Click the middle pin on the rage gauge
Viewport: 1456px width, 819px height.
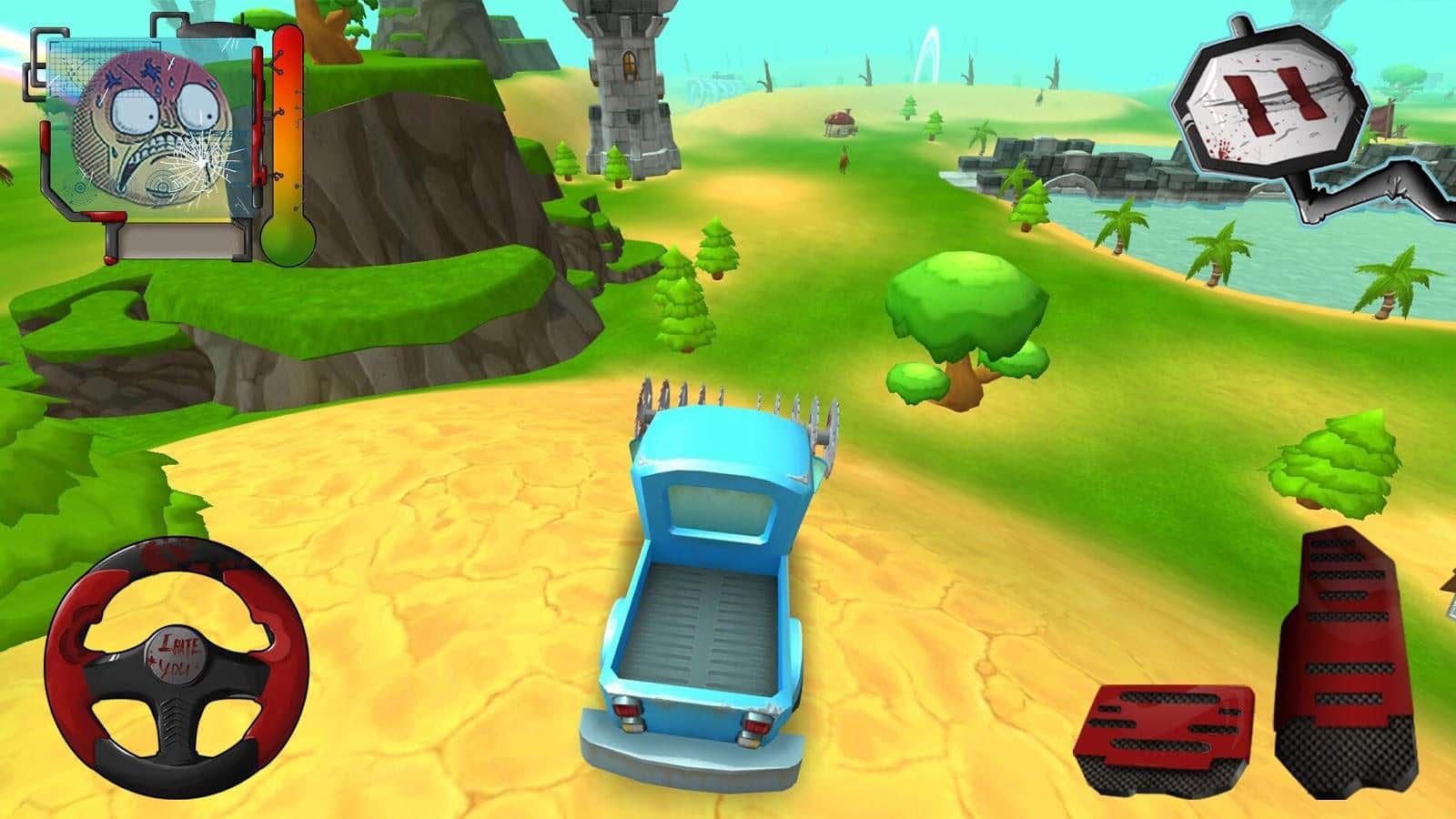279,112
